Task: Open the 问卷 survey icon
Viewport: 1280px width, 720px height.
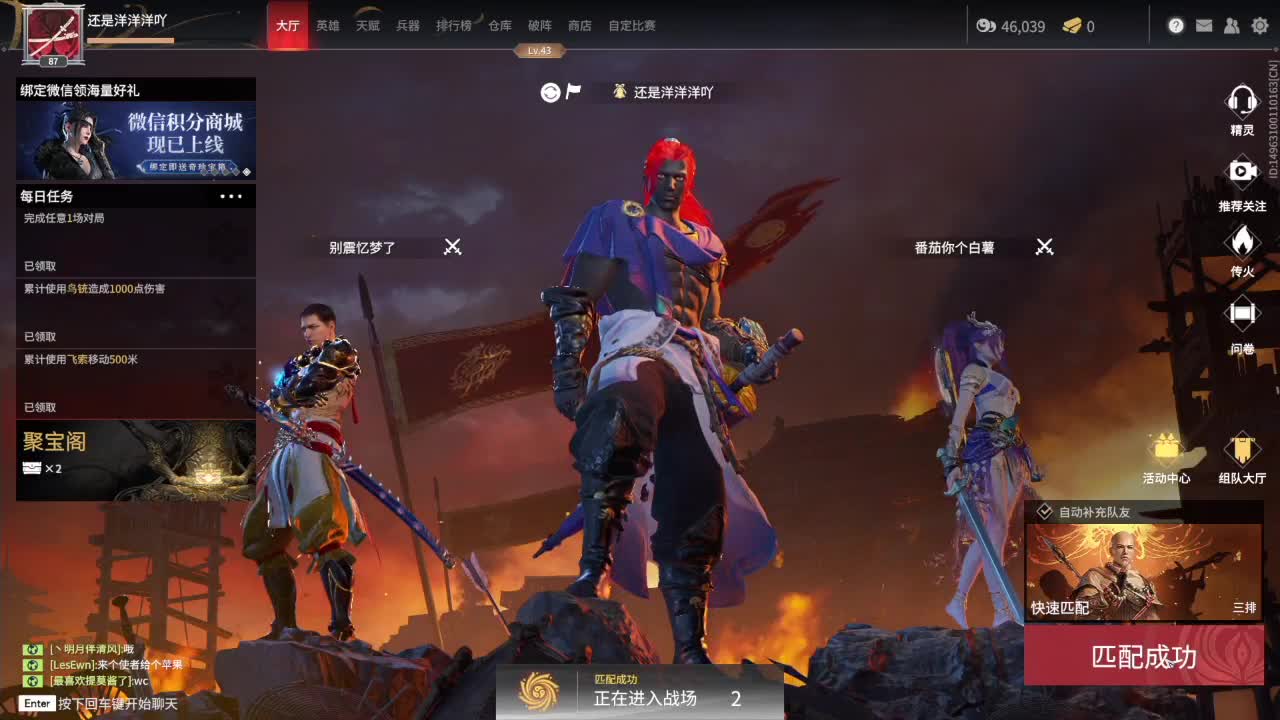Action: click(1241, 312)
